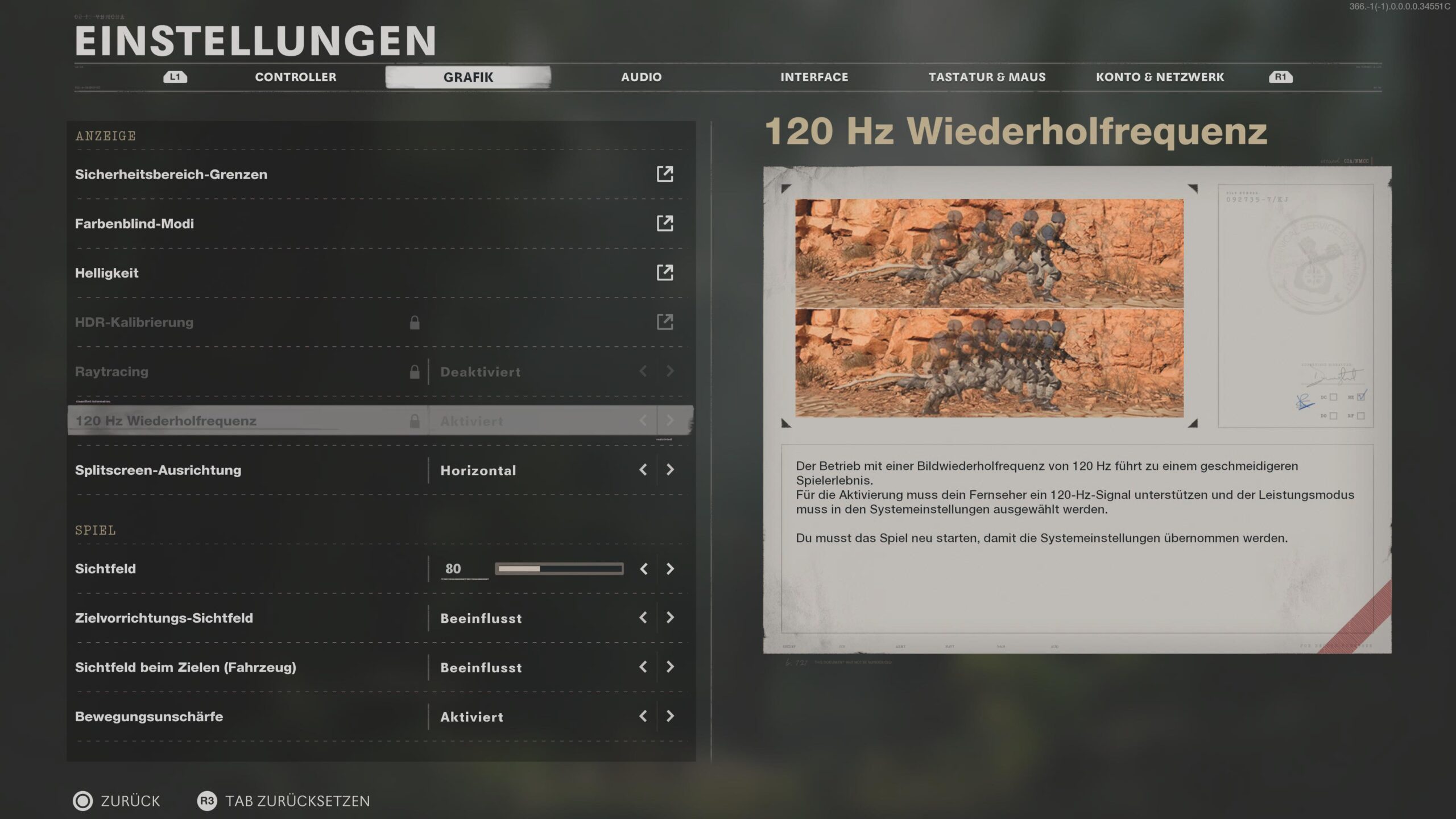
Task: Switch to Konto & Netzwerk tab
Action: pyautogui.click(x=1160, y=77)
